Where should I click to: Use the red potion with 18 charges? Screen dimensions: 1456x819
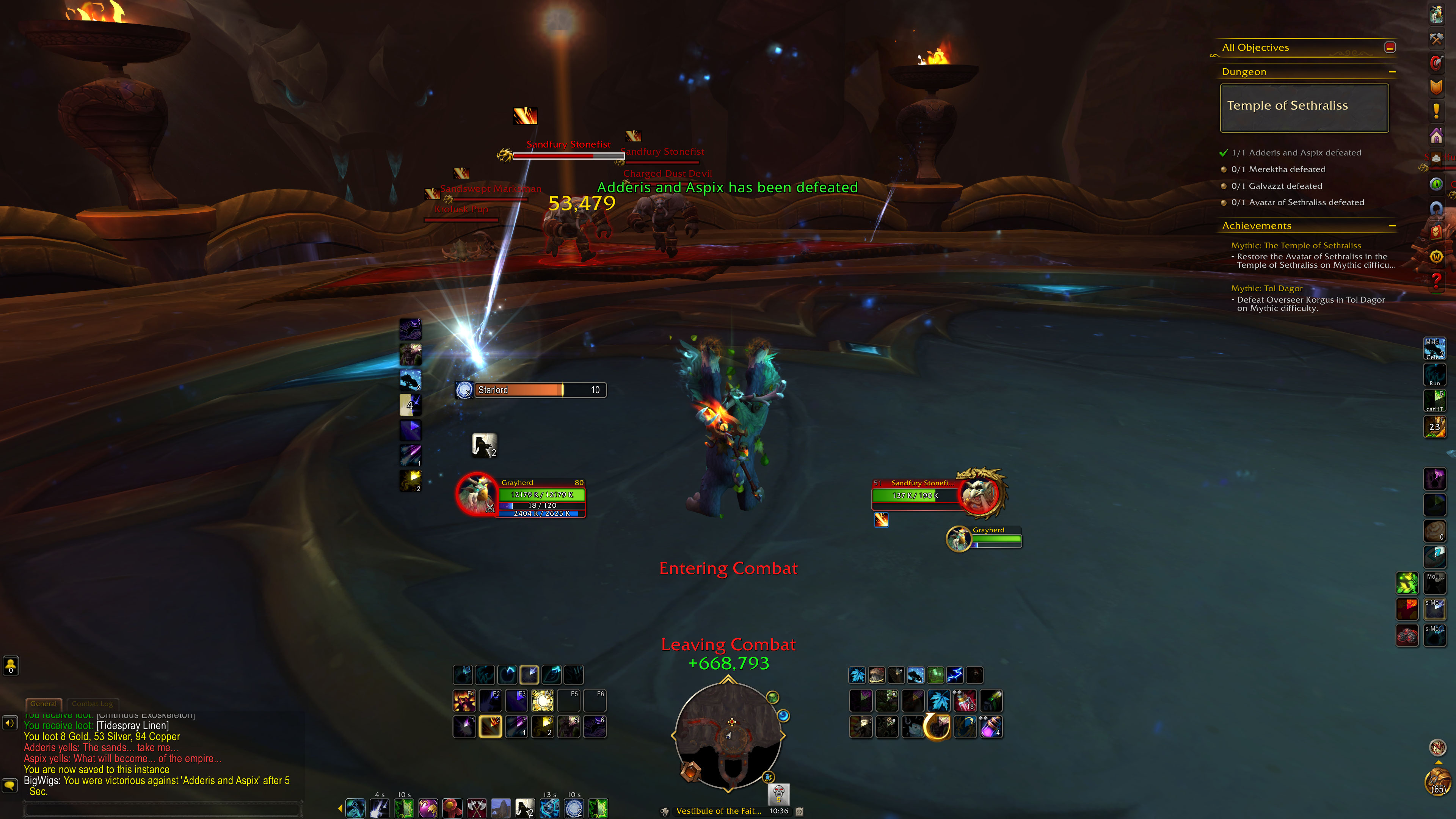tap(965, 701)
